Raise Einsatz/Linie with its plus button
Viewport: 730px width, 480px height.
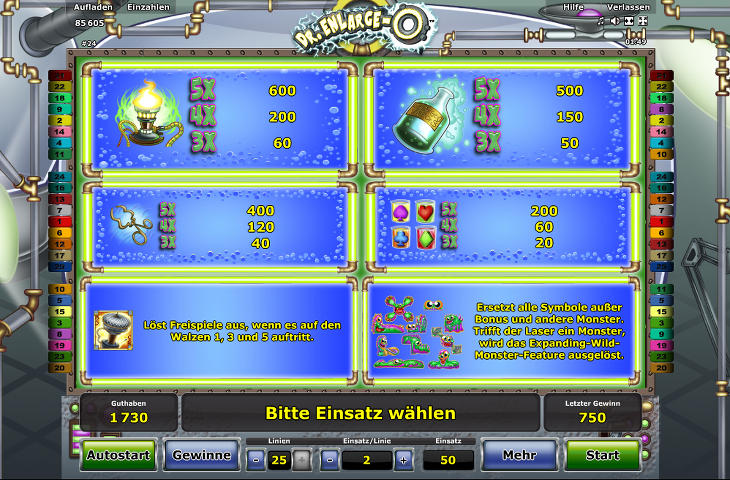403,460
